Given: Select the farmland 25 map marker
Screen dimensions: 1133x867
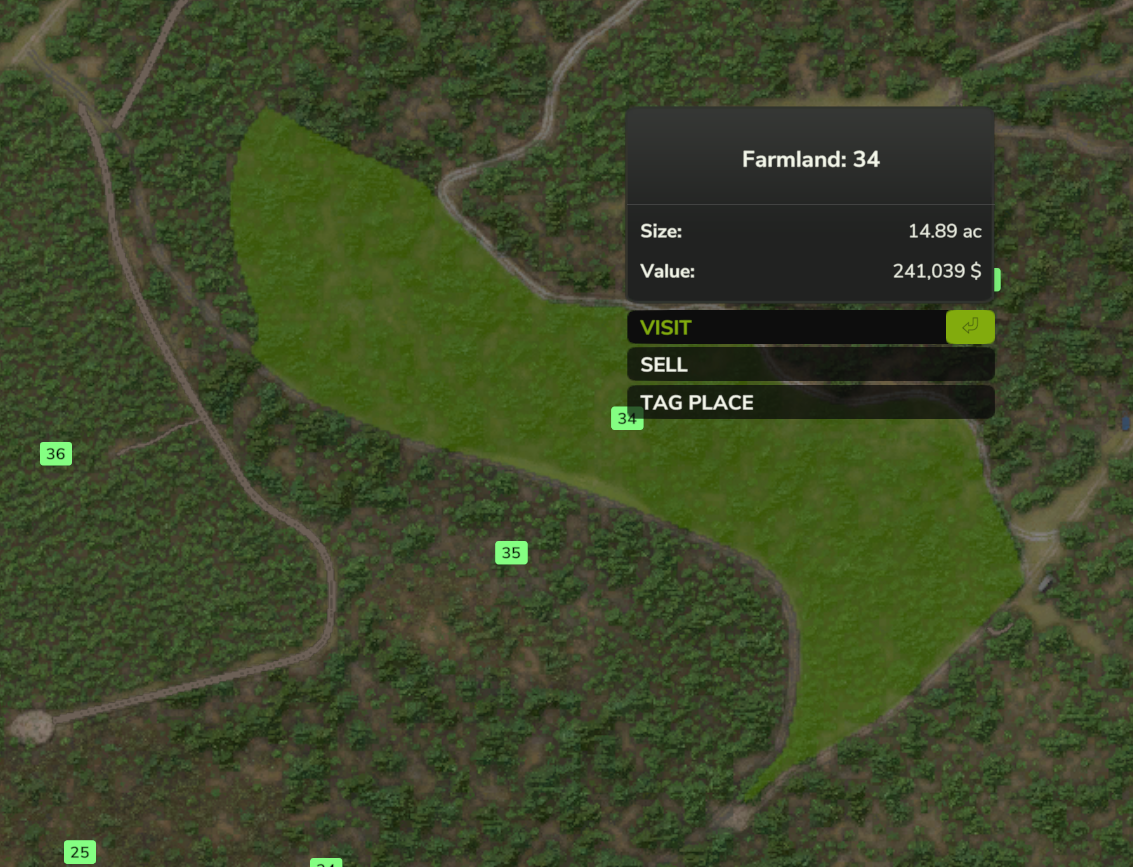Looking at the screenshot, I should (x=80, y=853).
